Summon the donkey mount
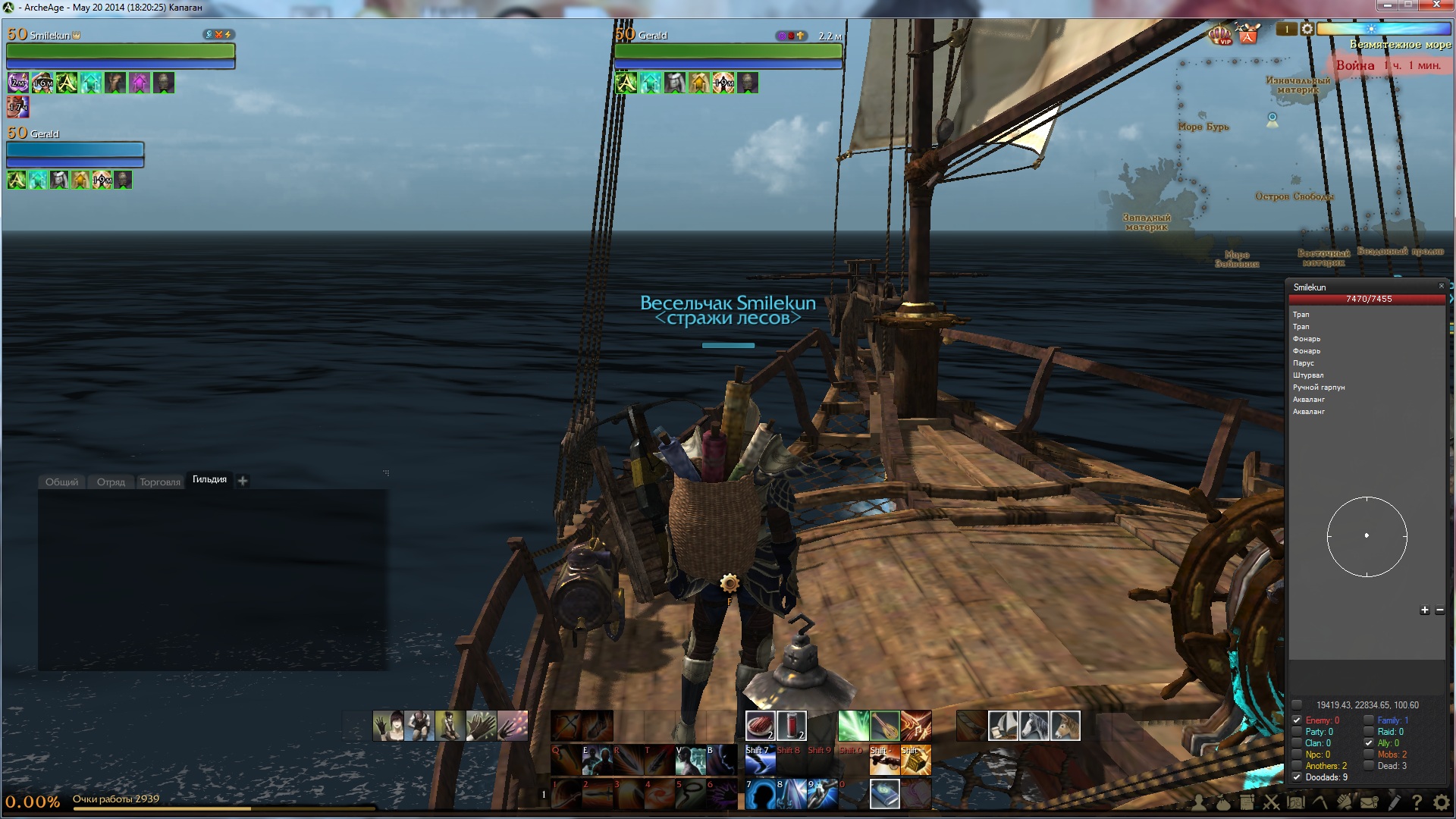This screenshot has width=1456, height=819. pyautogui.click(x=1065, y=726)
